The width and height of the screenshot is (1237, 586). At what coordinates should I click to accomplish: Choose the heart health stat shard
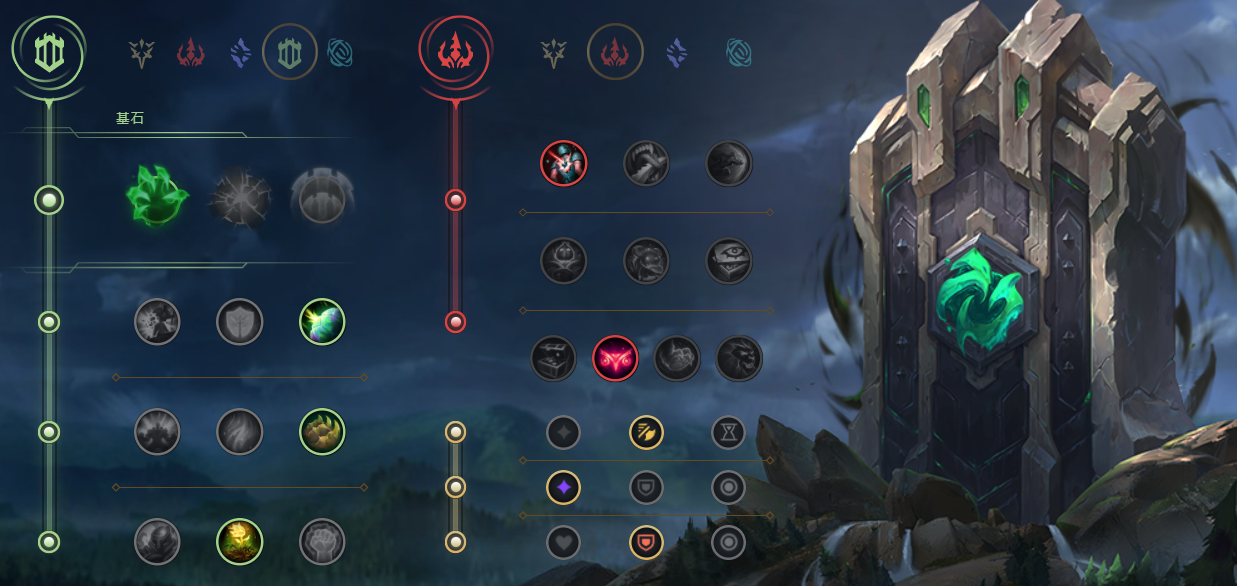pos(564,542)
